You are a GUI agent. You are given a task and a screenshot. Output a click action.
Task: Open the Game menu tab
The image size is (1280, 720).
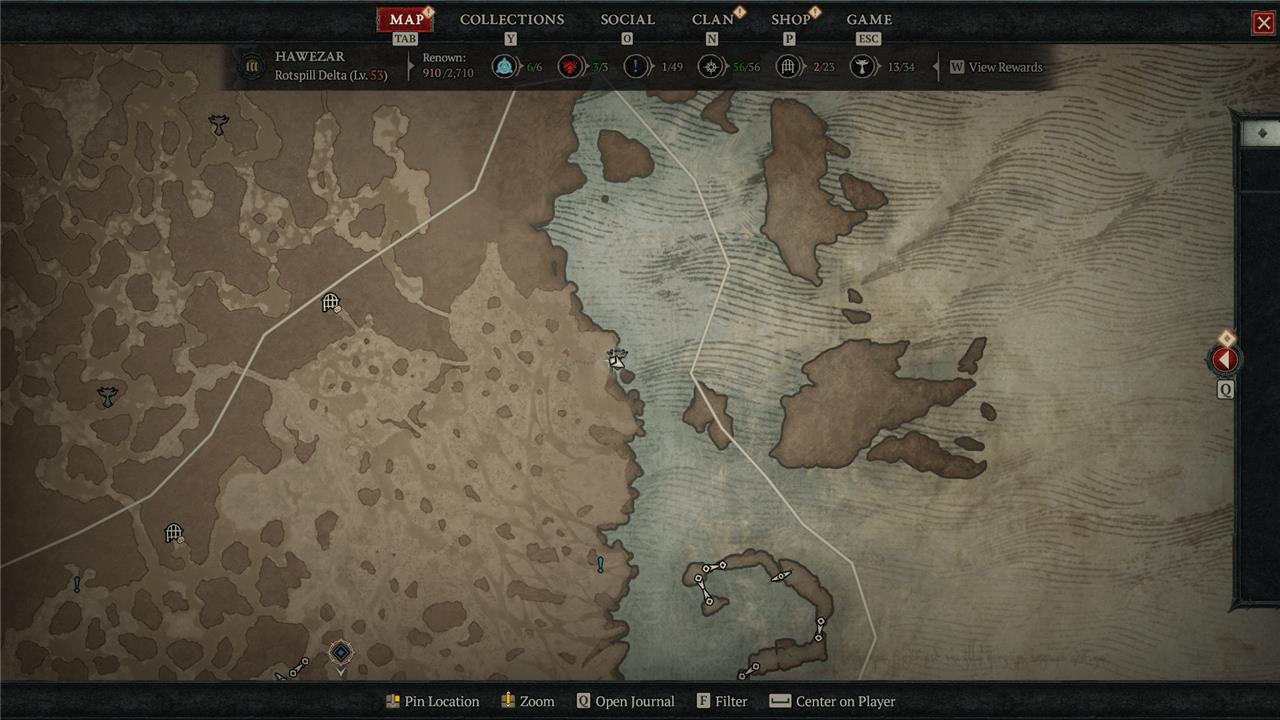(869, 20)
